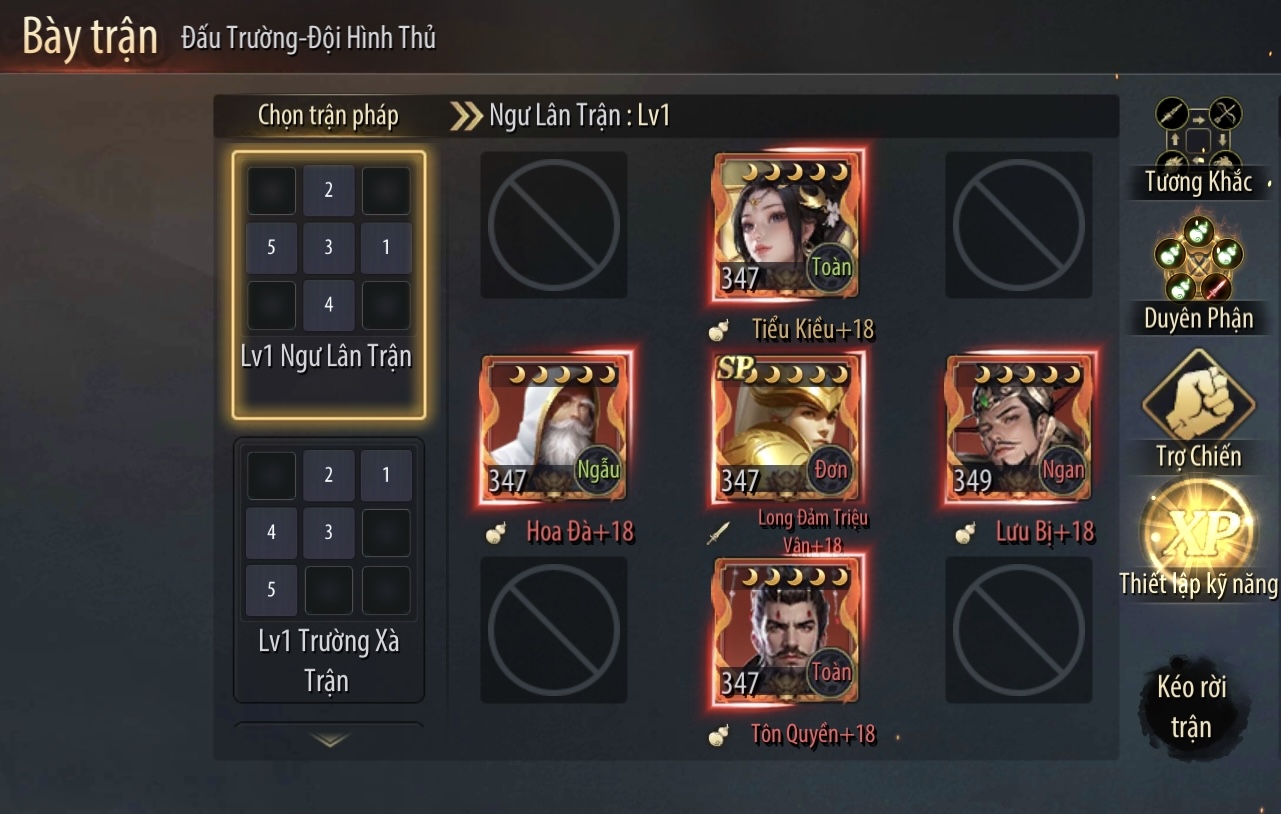Click the Kéo rời trận button
The width and height of the screenshot is (1281, 814).
point(1191,706)
